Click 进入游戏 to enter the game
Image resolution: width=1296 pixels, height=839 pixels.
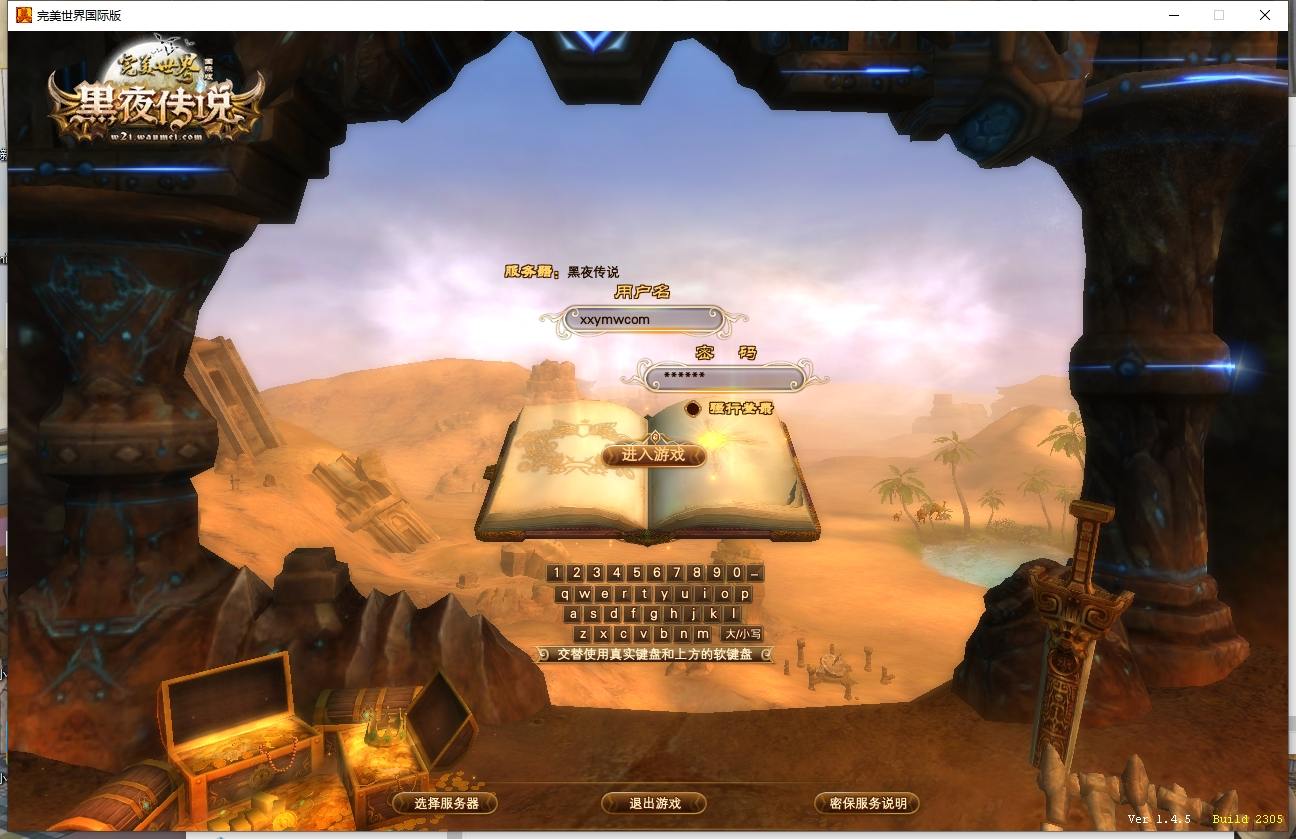point(652,456)
